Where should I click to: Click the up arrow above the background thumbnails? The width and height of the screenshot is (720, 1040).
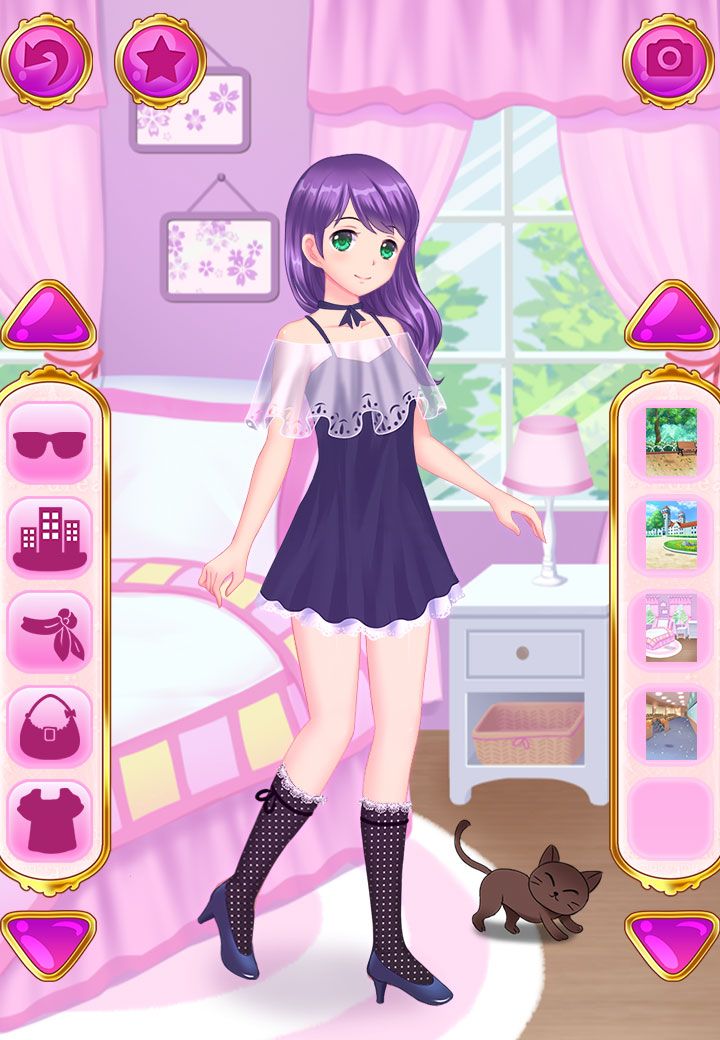pos(672,318)
